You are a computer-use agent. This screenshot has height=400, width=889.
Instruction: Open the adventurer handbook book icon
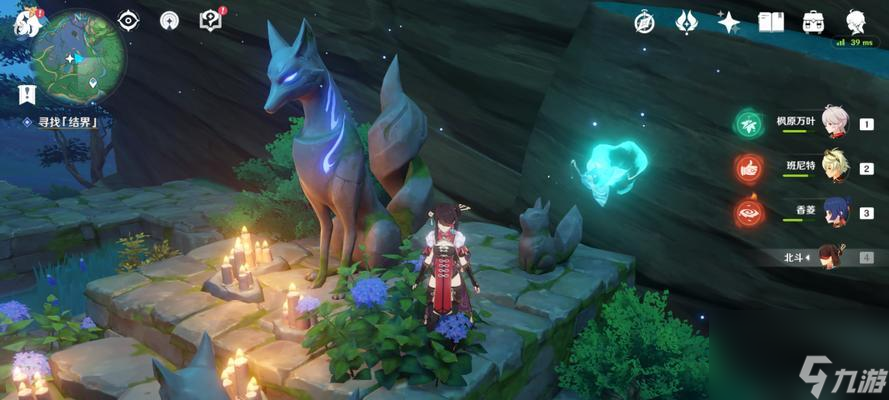point(770,22)
